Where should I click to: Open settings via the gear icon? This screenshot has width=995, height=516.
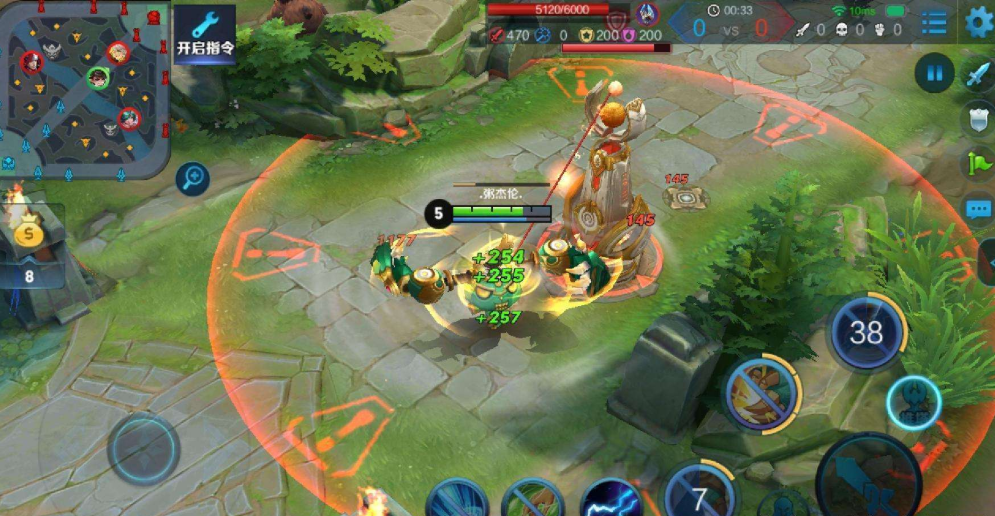[x=979, y=22]
